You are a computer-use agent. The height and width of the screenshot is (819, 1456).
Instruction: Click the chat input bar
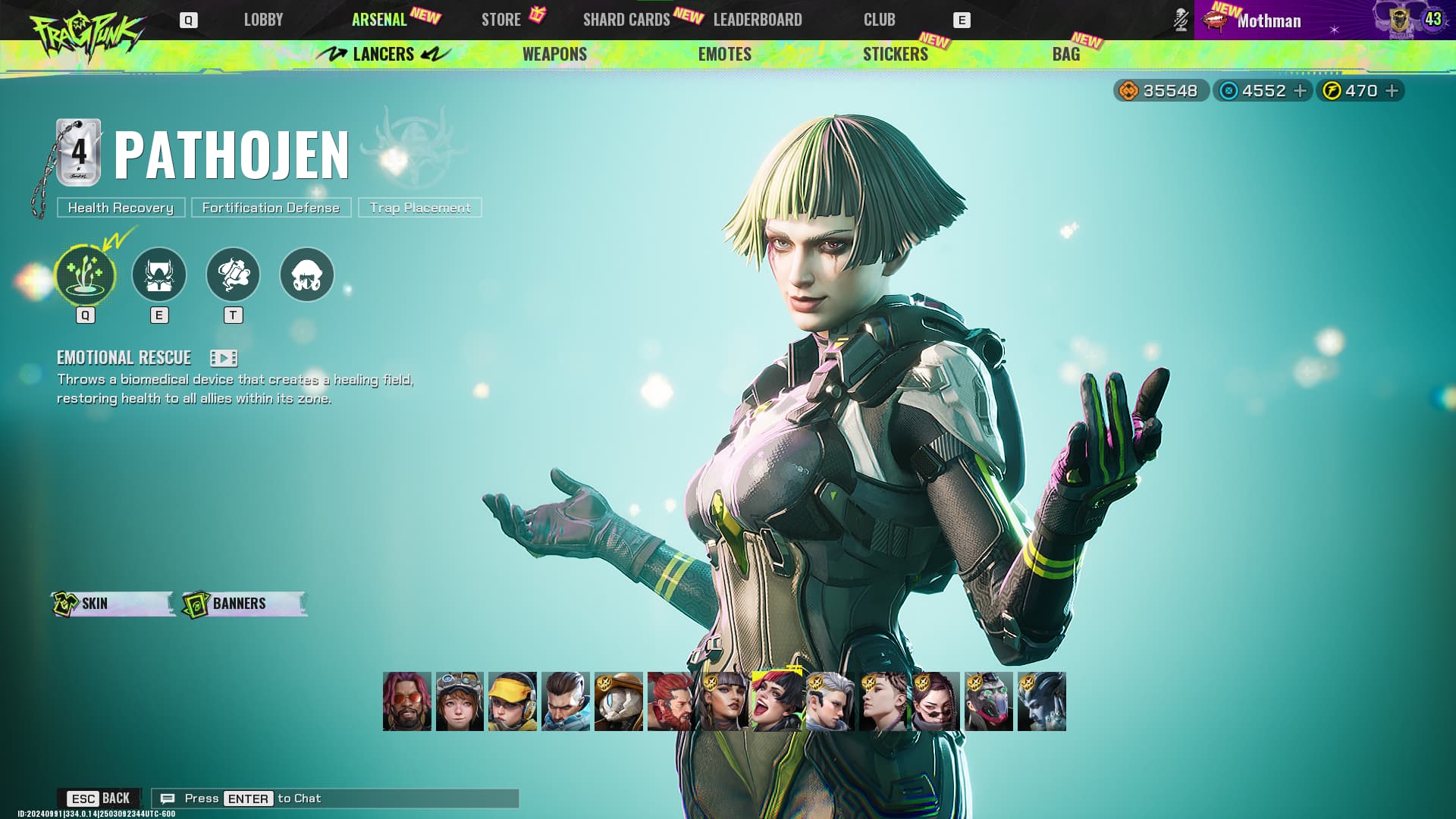[335, 799]
